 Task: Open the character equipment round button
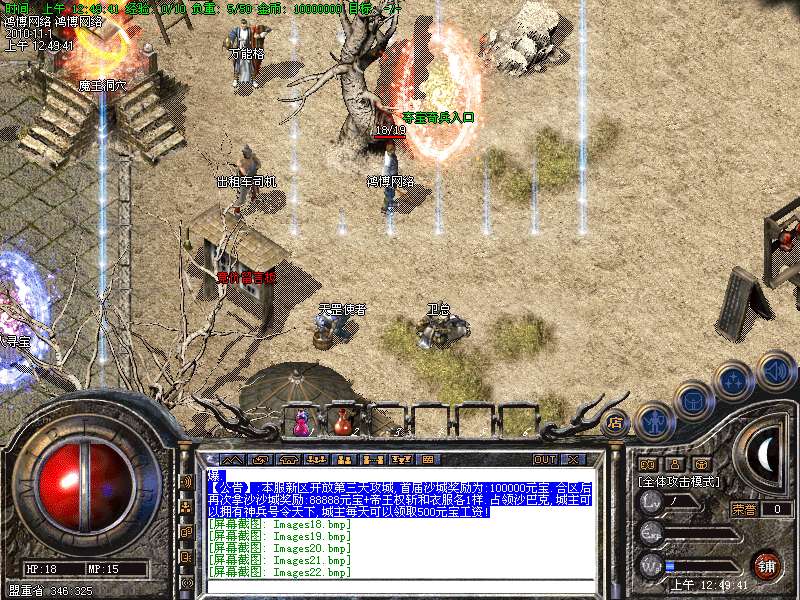[655, 423]
